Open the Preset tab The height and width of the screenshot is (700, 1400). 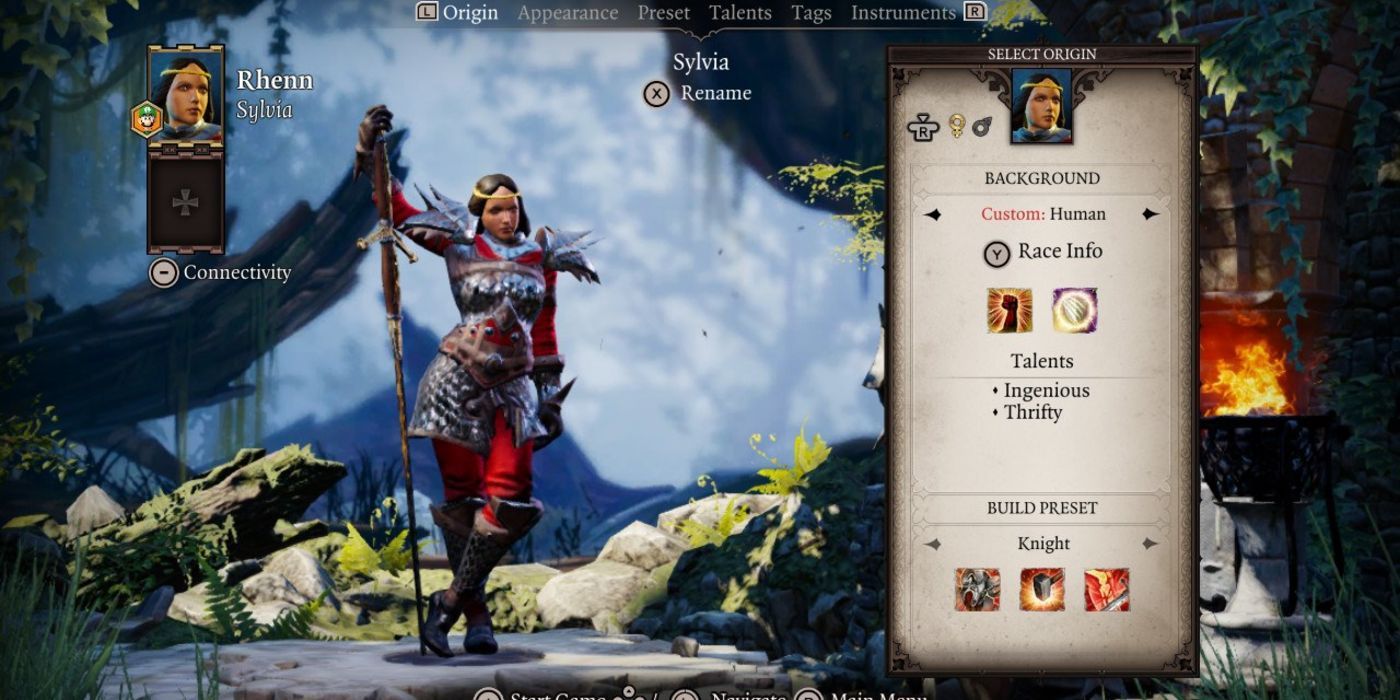pyautogui.click(x=664, y=13)
